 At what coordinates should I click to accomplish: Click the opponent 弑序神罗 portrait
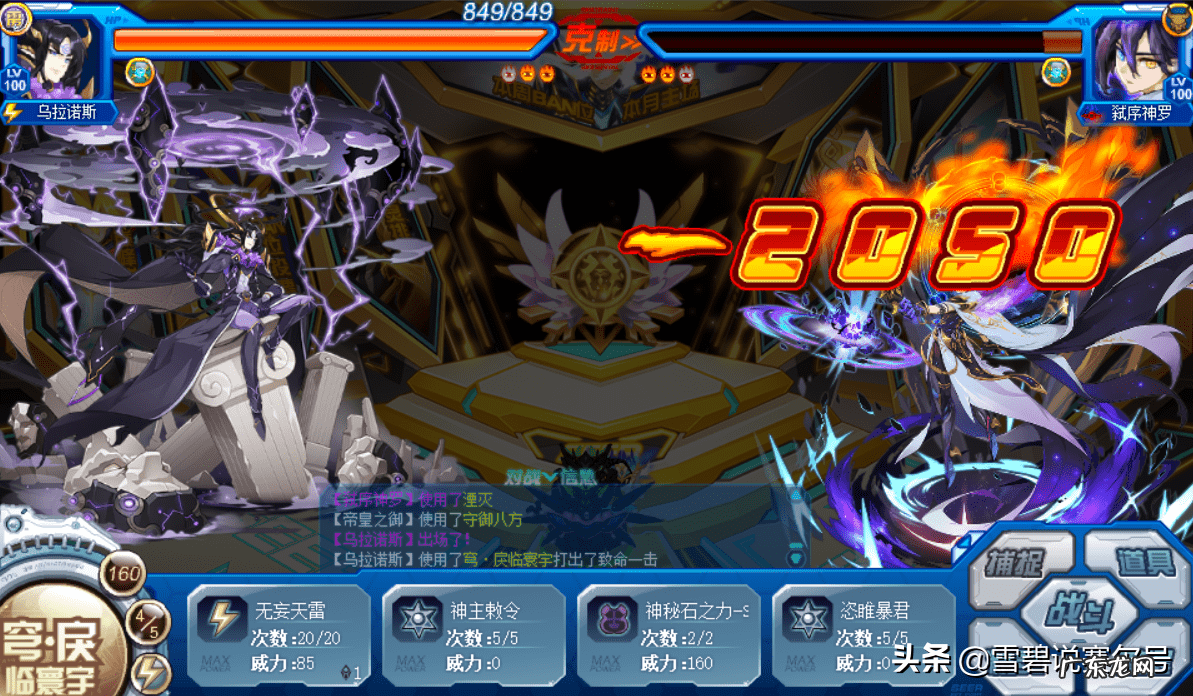[1131, 59]
